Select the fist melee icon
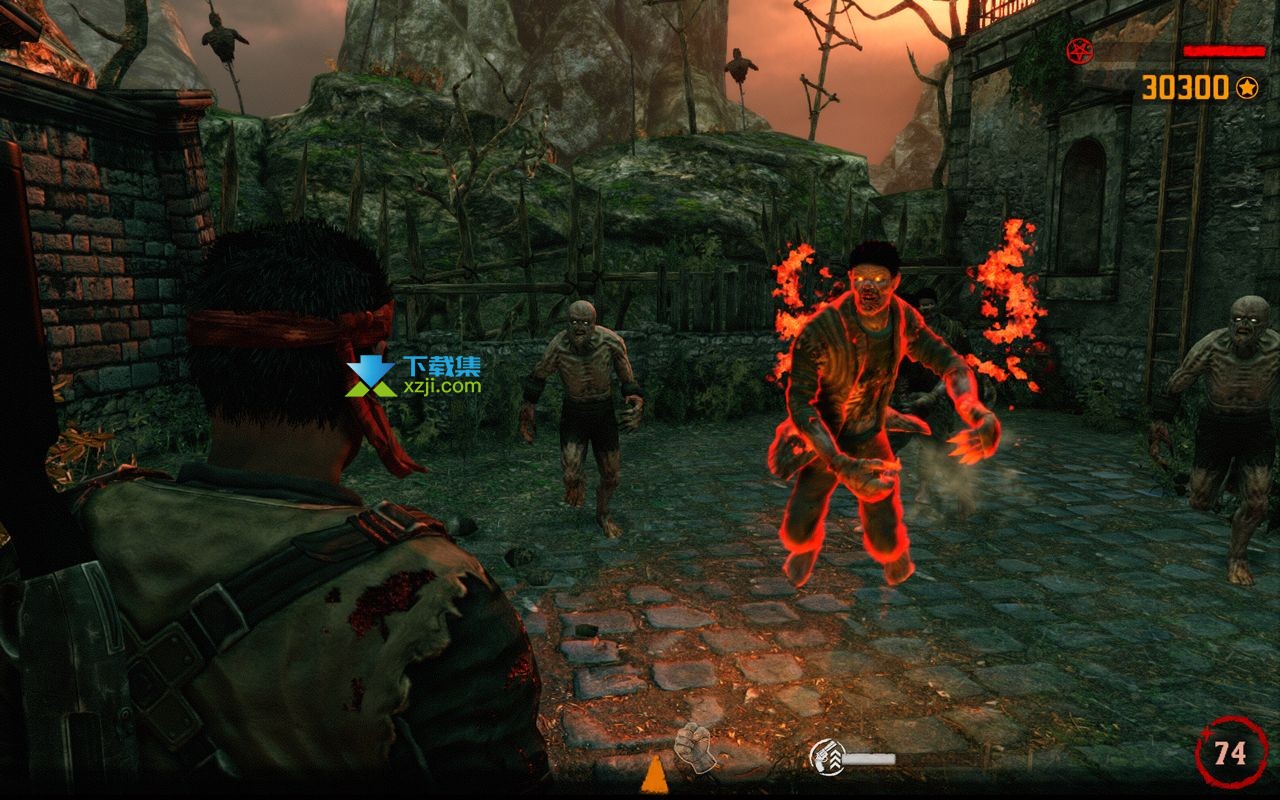 (x=694, y=746)
